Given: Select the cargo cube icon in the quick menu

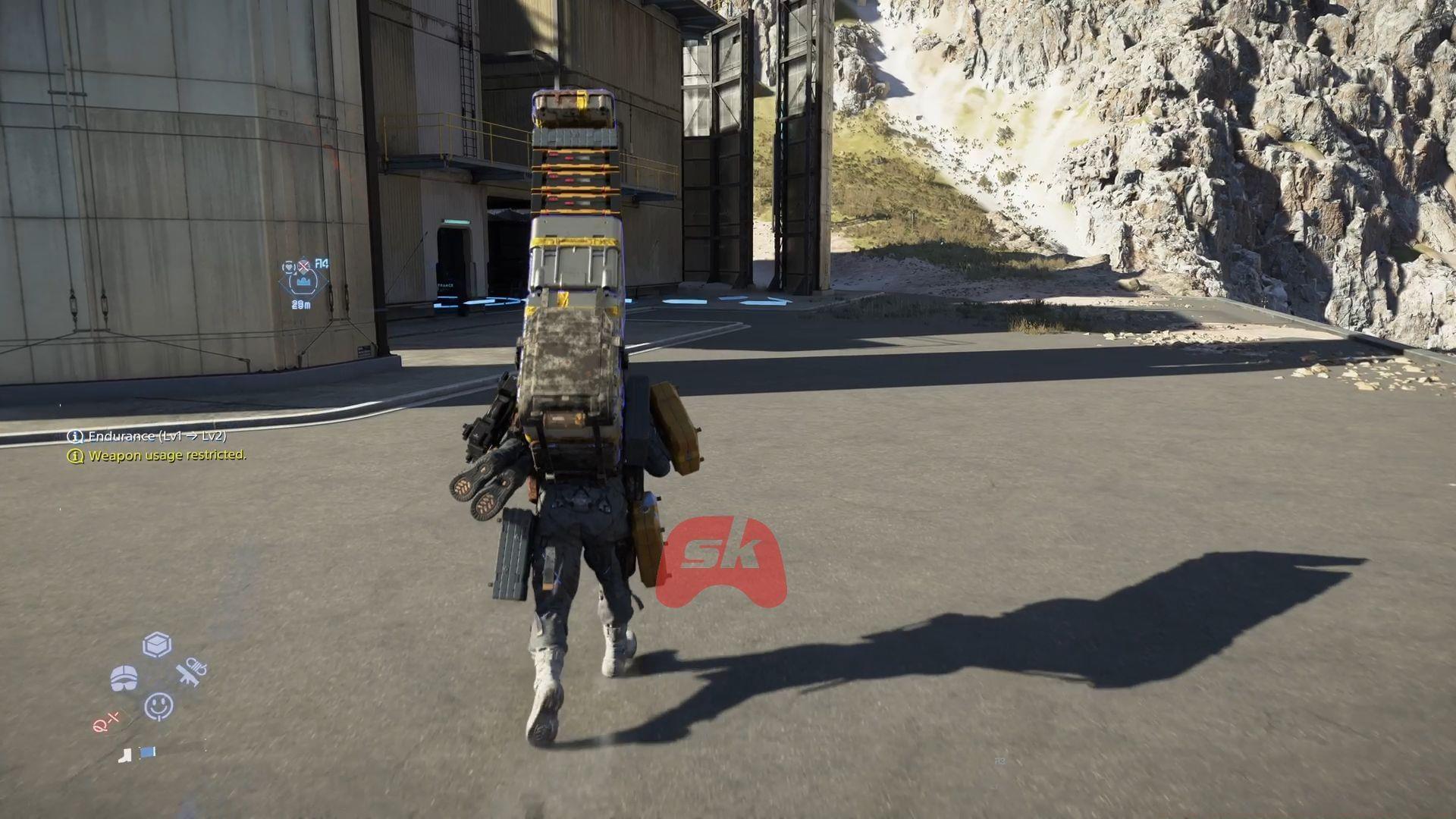Looking at the screenshot, I should 157,645.
